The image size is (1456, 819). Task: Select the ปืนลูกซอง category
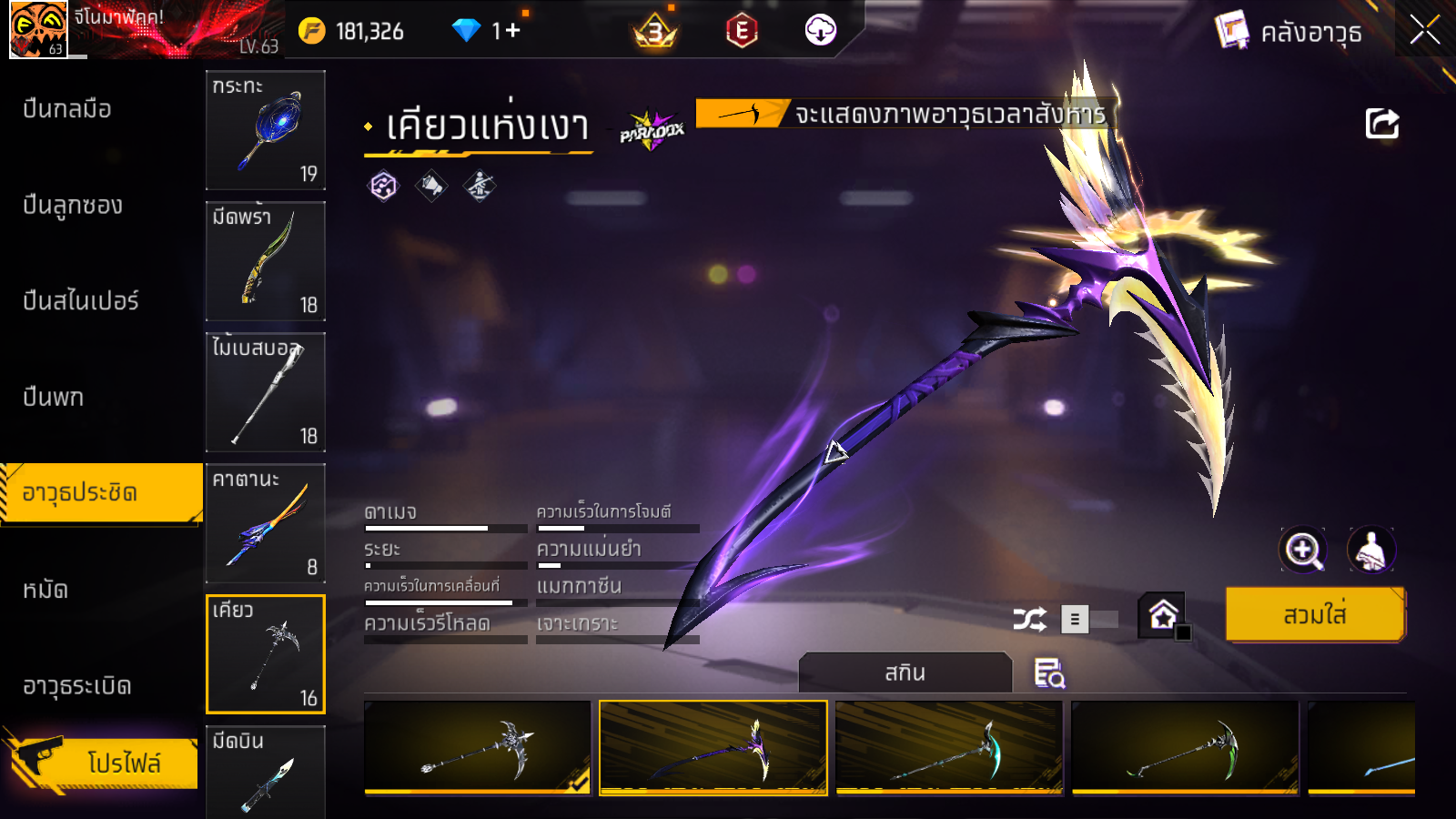click(73, 206)
